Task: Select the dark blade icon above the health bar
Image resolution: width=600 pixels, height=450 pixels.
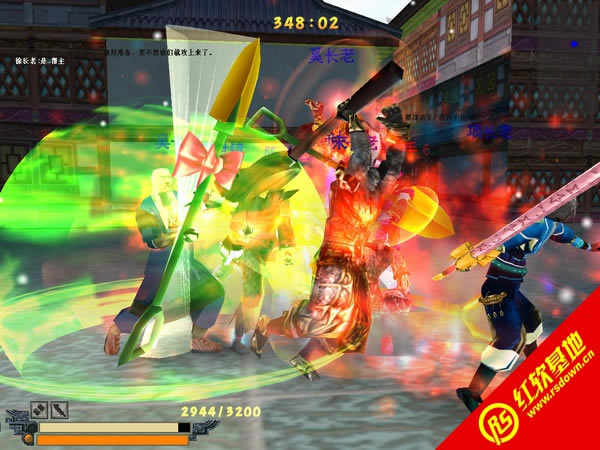Action: point(59,409)
